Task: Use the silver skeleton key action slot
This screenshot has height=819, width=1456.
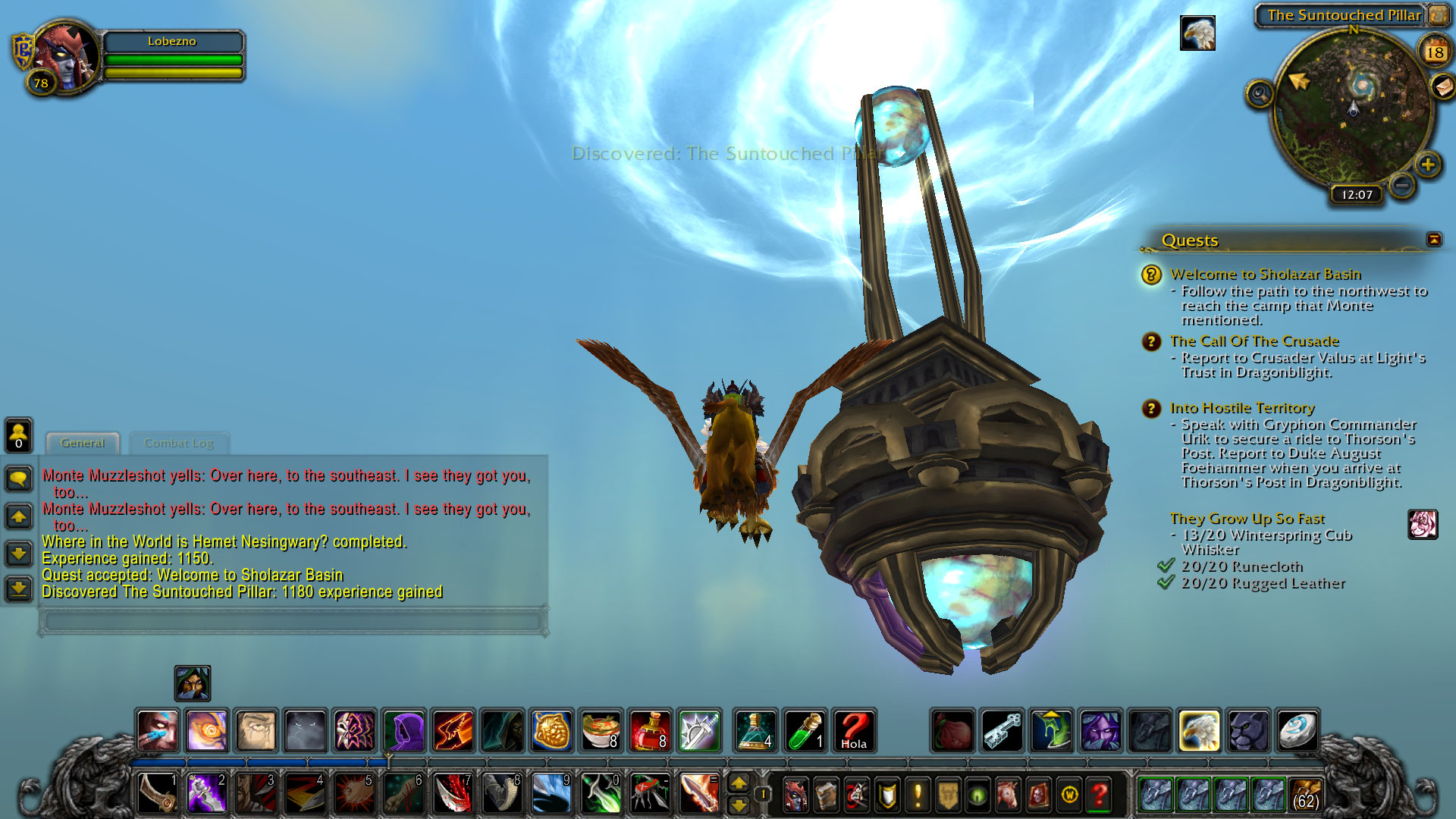Action: point(1003,731)
